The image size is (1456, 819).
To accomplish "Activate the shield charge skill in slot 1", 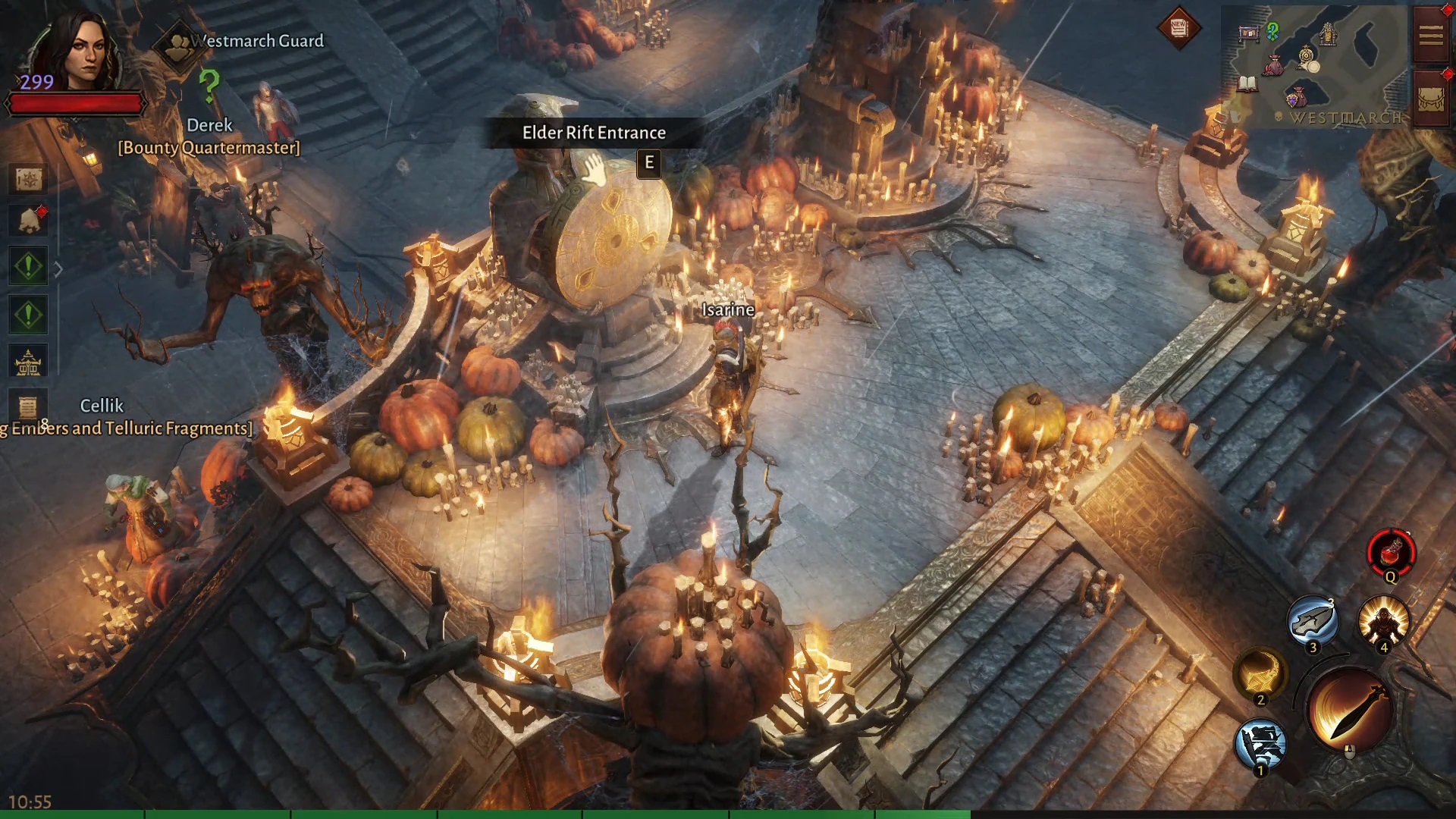I will click(1260, 744).
